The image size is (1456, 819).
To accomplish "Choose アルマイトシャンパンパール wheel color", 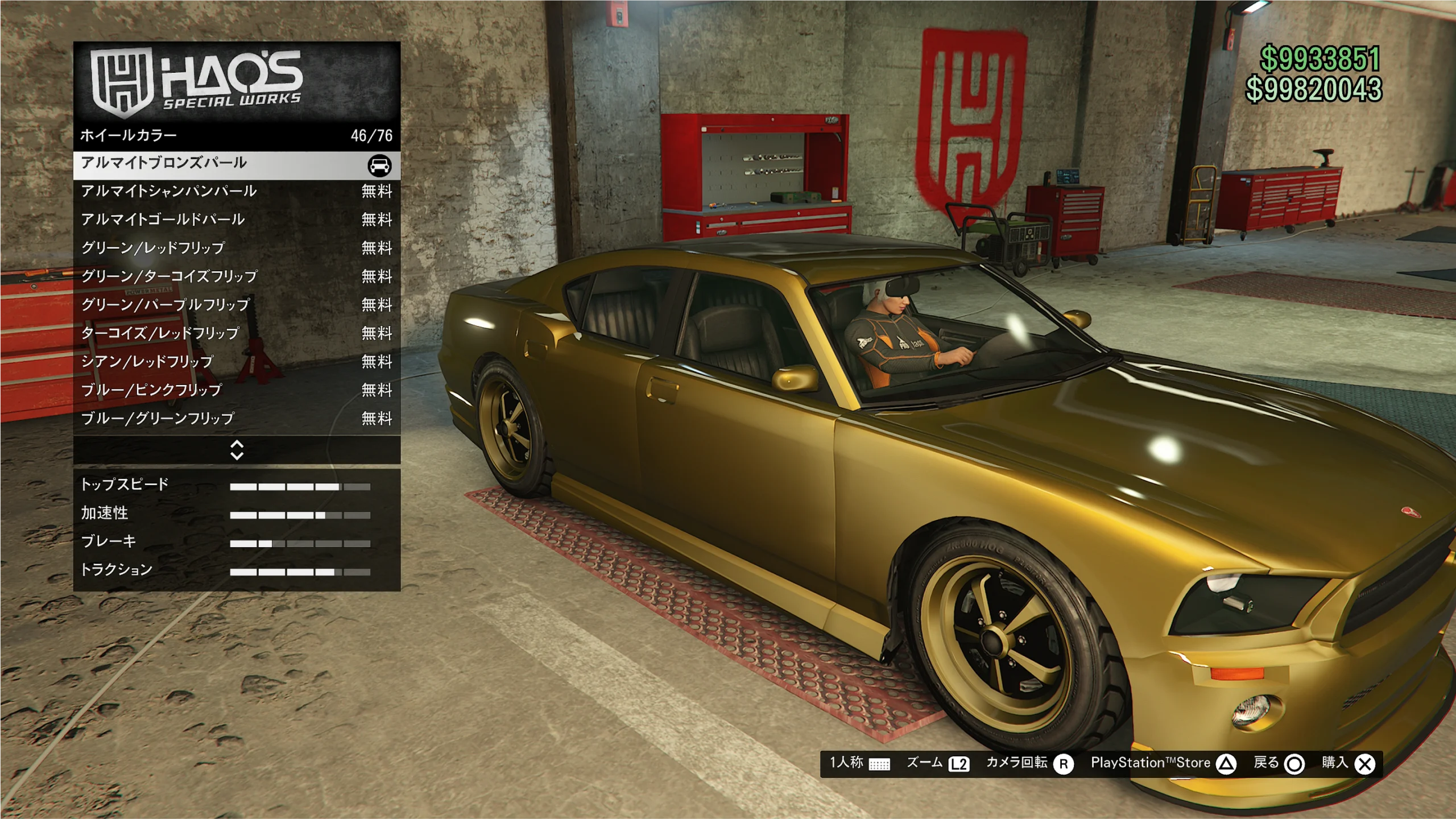I will (237, 192).
